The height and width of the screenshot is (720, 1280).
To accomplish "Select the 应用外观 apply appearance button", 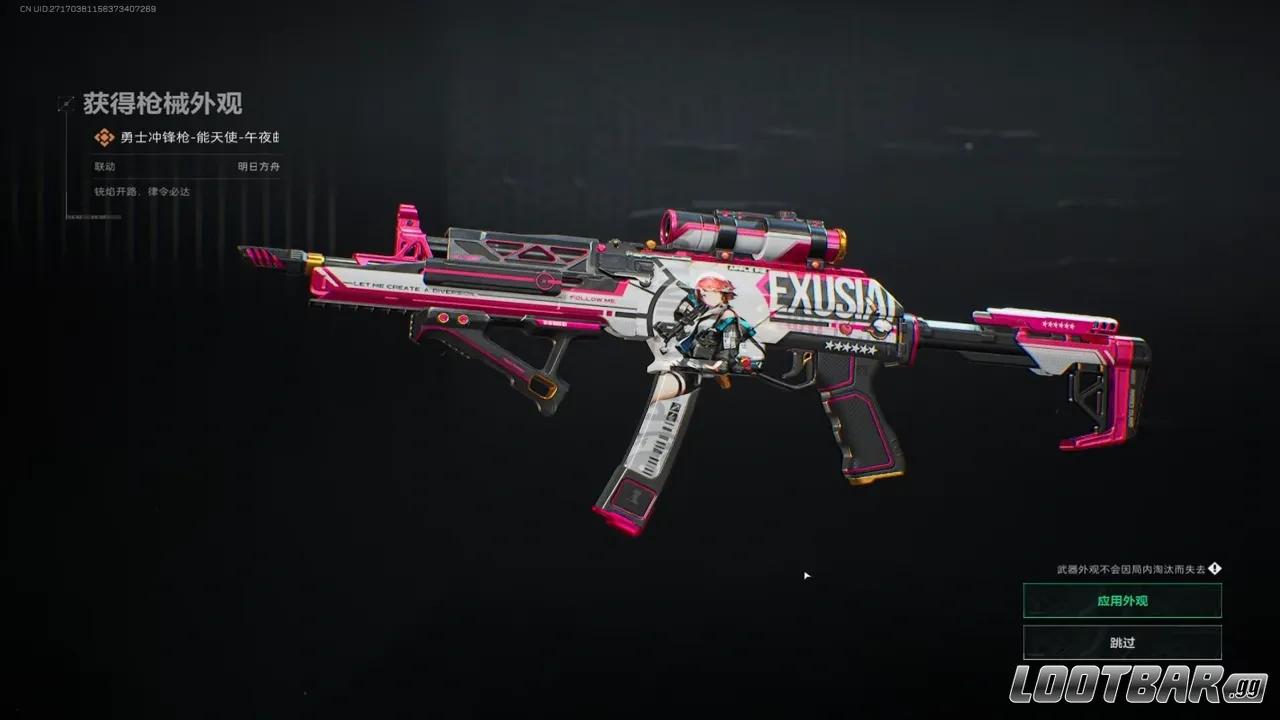I will [1121, 600].
